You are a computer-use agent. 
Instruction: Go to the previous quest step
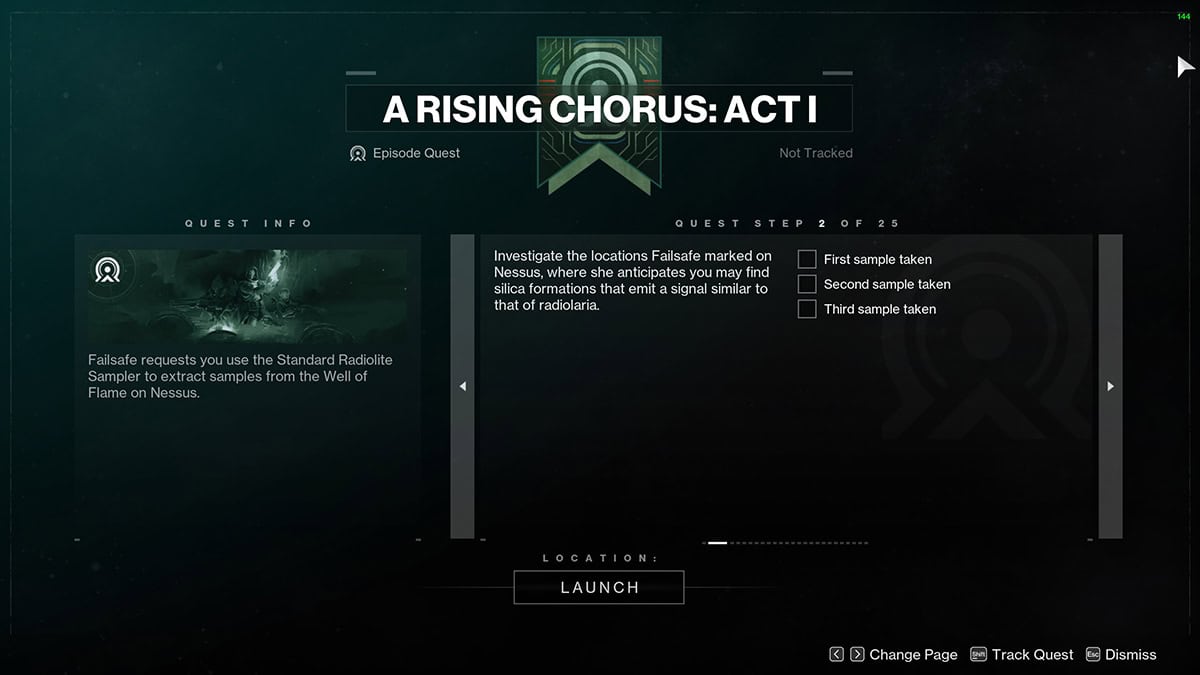pyautogui.click(x=462, y=386)
